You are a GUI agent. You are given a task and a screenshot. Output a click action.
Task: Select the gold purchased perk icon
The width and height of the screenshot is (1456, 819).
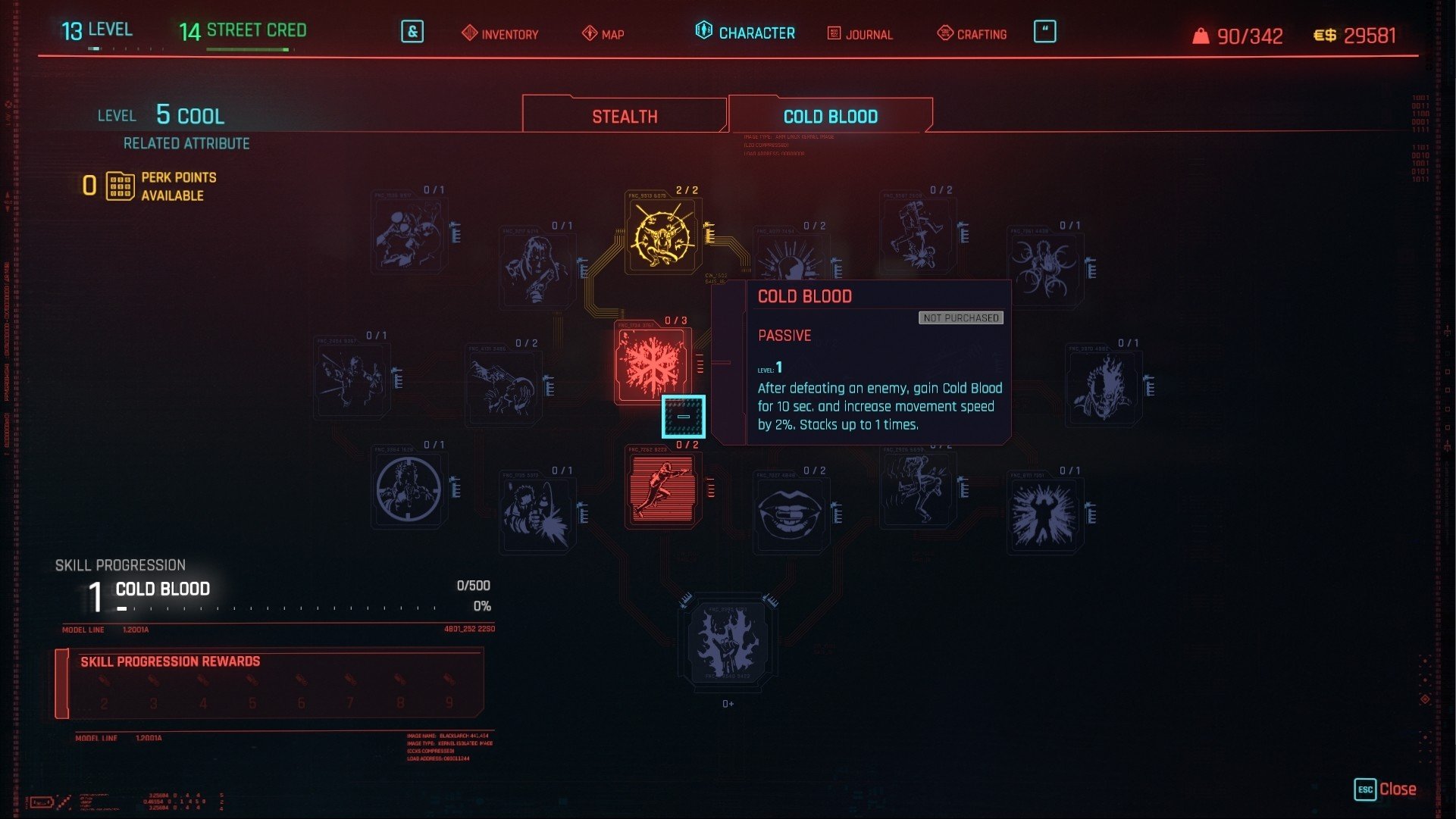tap(663, 236)
